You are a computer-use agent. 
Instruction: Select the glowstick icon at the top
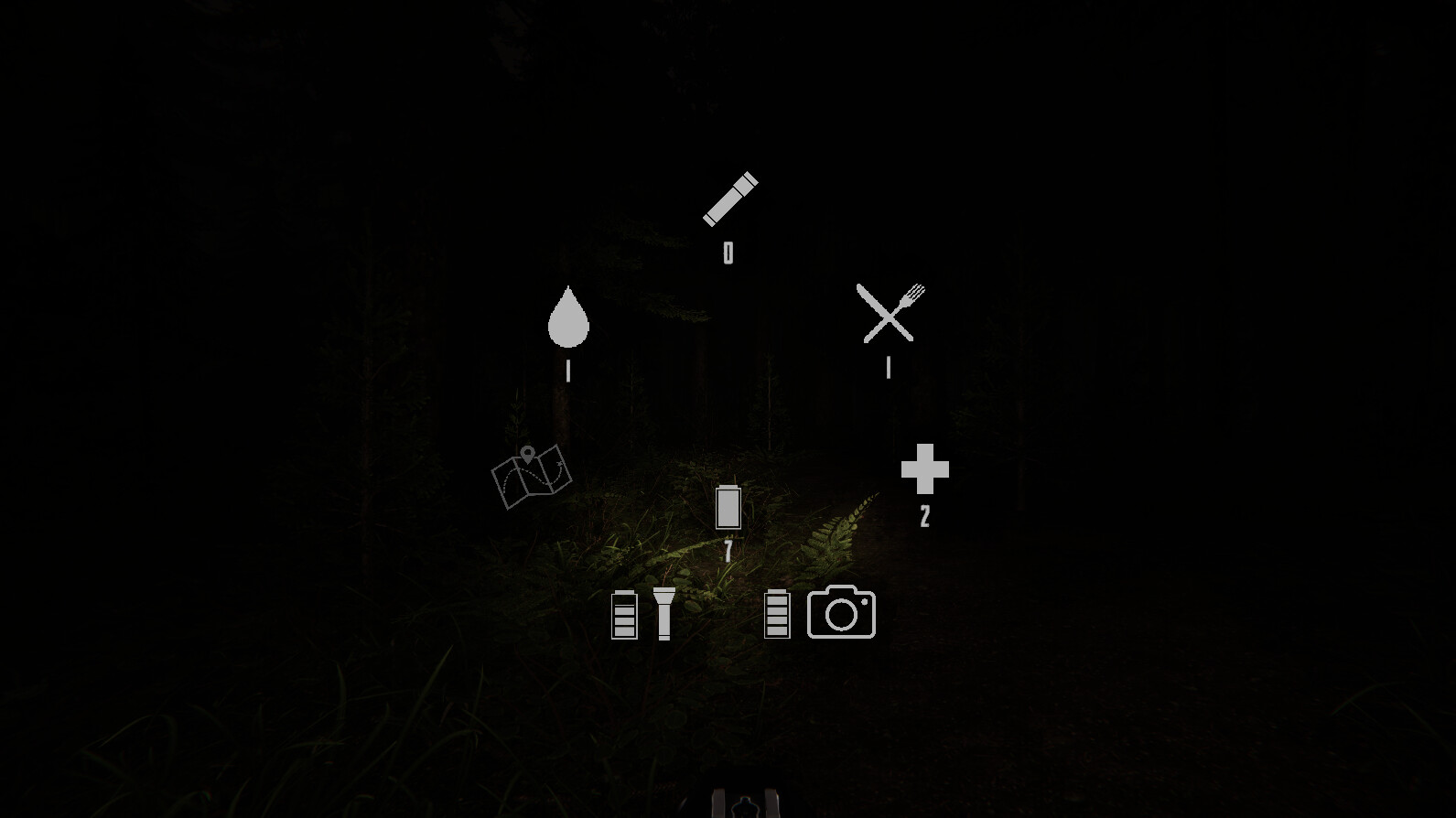pos(728,197)
